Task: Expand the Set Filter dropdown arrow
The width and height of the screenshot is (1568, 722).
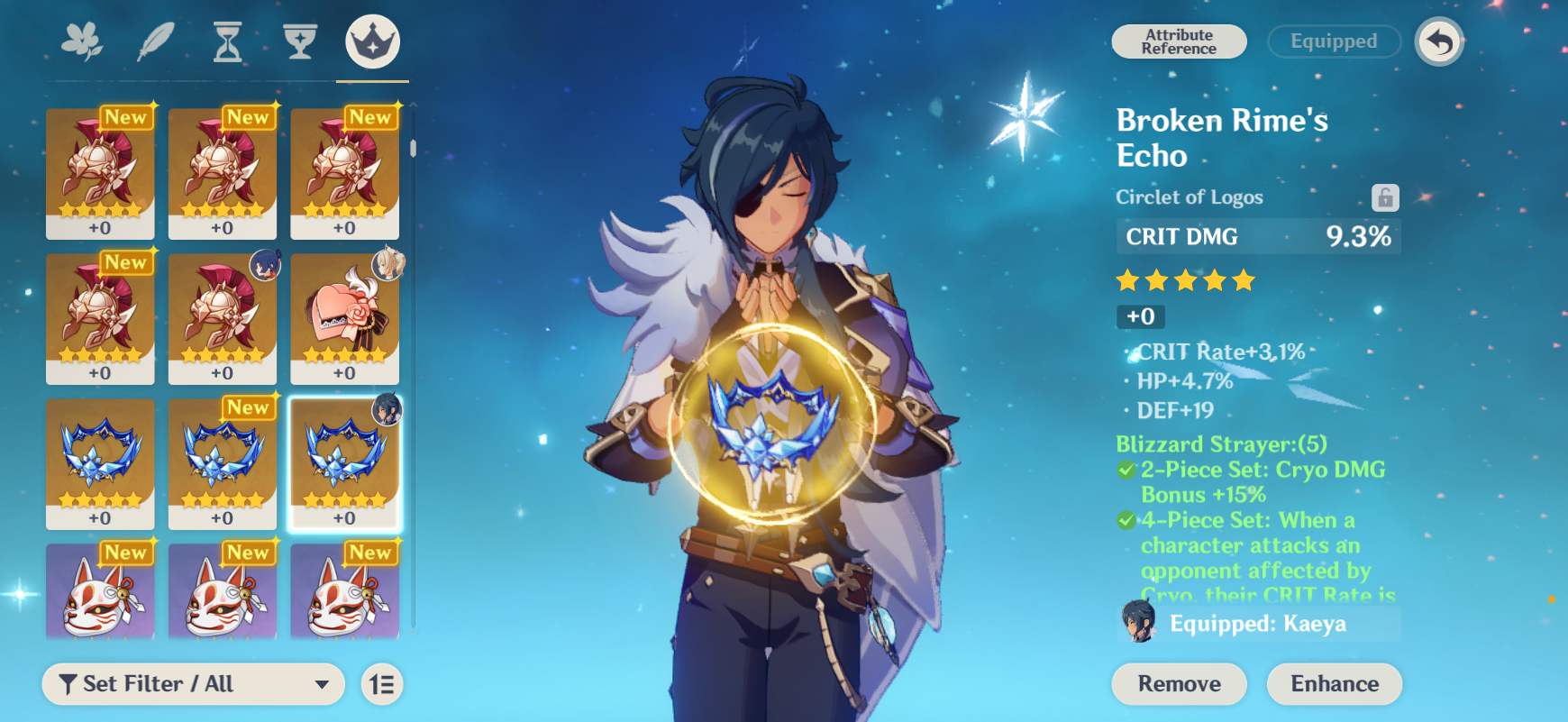Action: tap(320, 684)
